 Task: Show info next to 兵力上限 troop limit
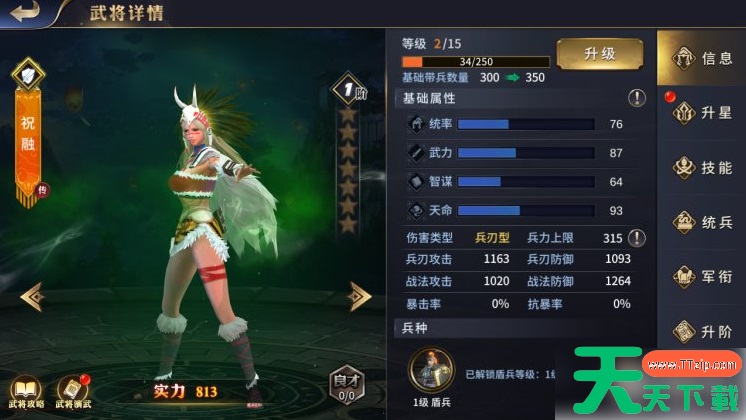(x=636, y=238)
